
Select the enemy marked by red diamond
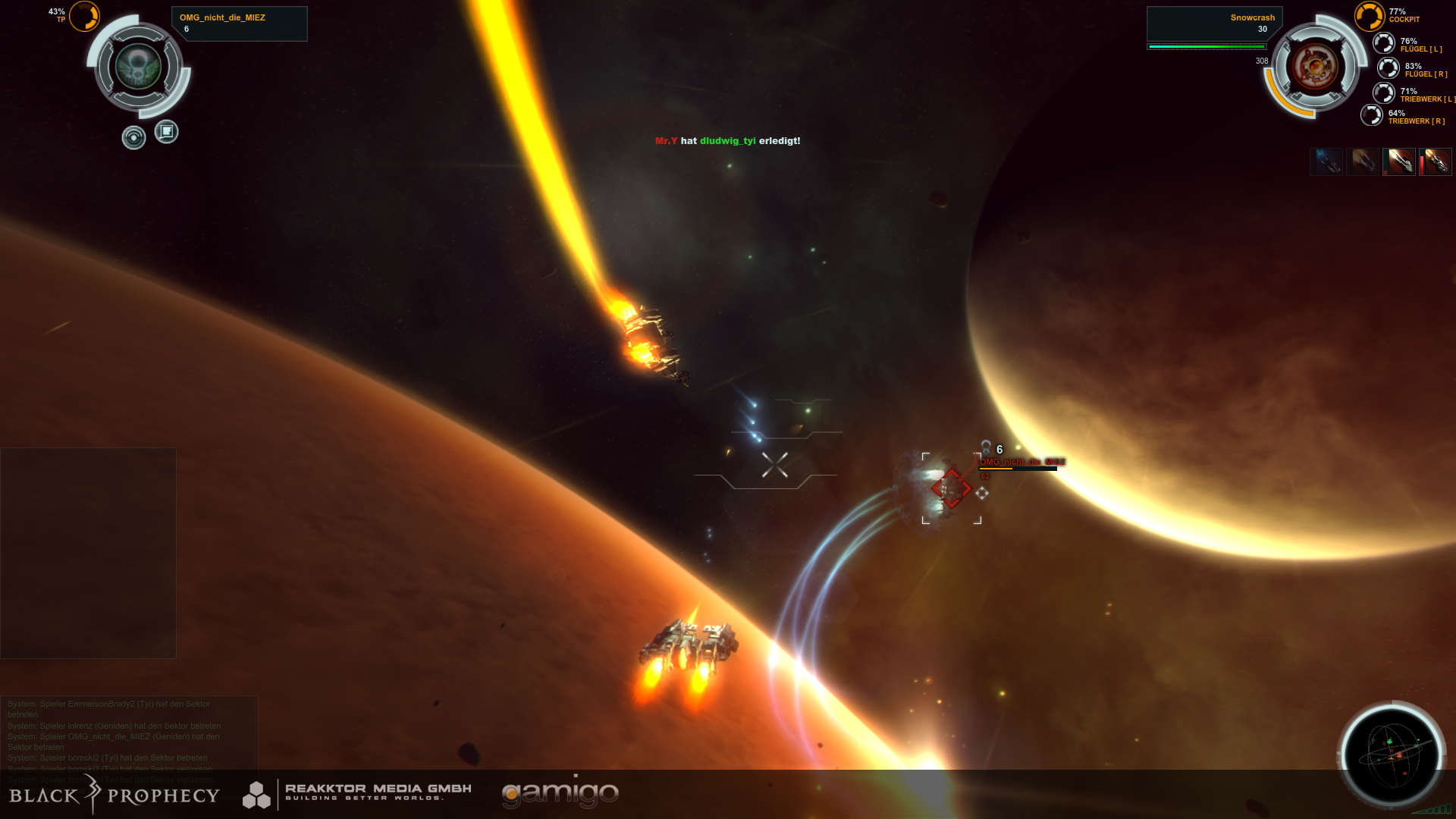tap(951, 488)
